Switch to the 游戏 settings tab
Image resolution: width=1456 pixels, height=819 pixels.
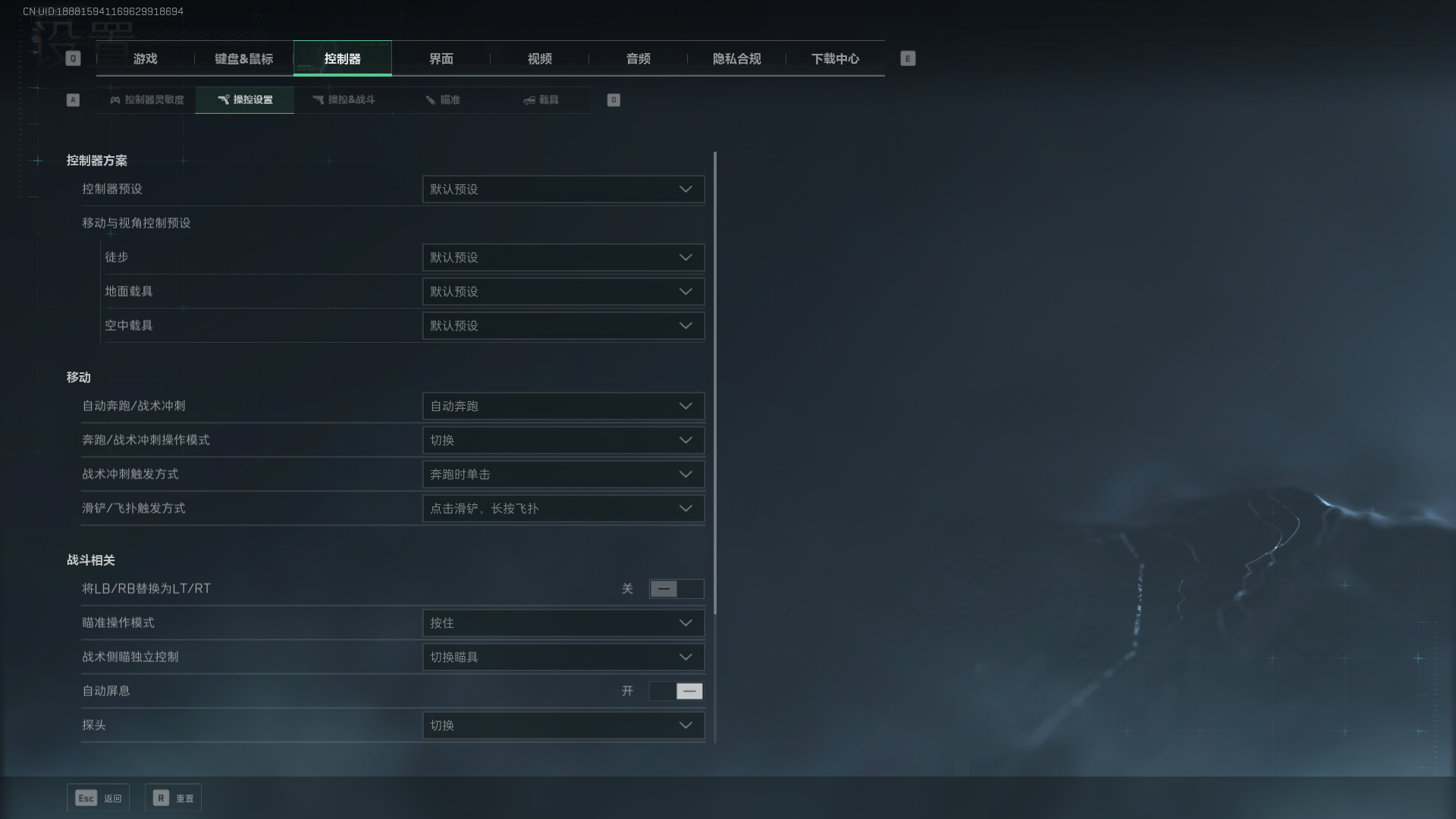click(145, 58)
